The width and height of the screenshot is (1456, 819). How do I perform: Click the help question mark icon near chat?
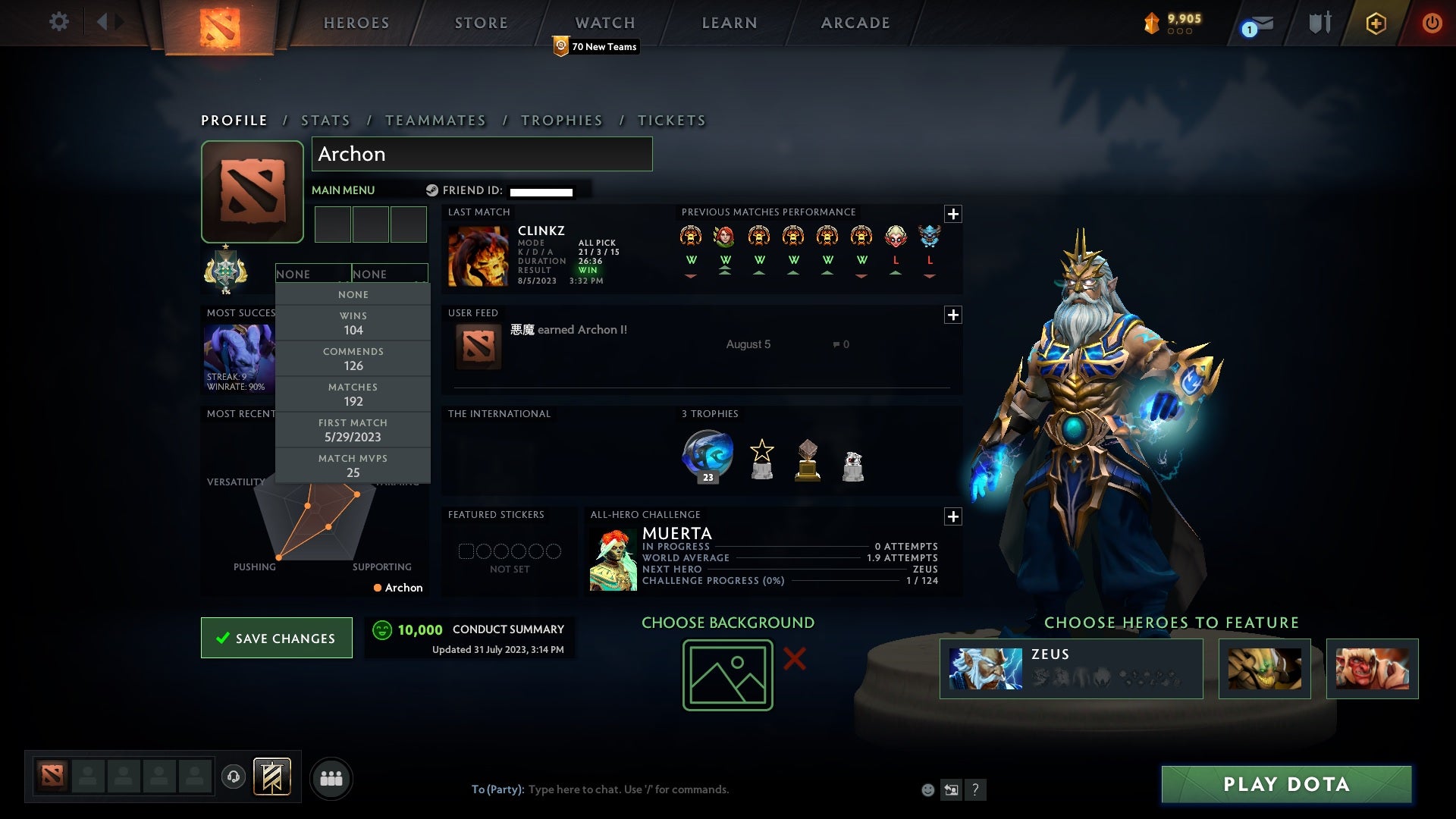pos(975,789)
